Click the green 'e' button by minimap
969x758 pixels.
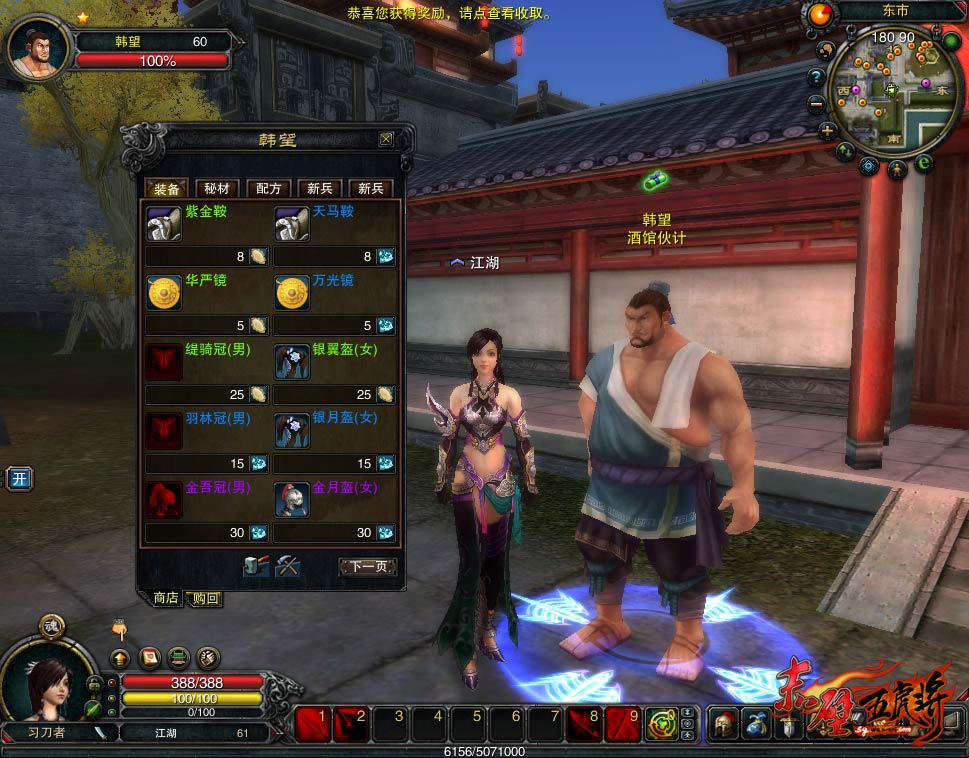coord(924,162)
